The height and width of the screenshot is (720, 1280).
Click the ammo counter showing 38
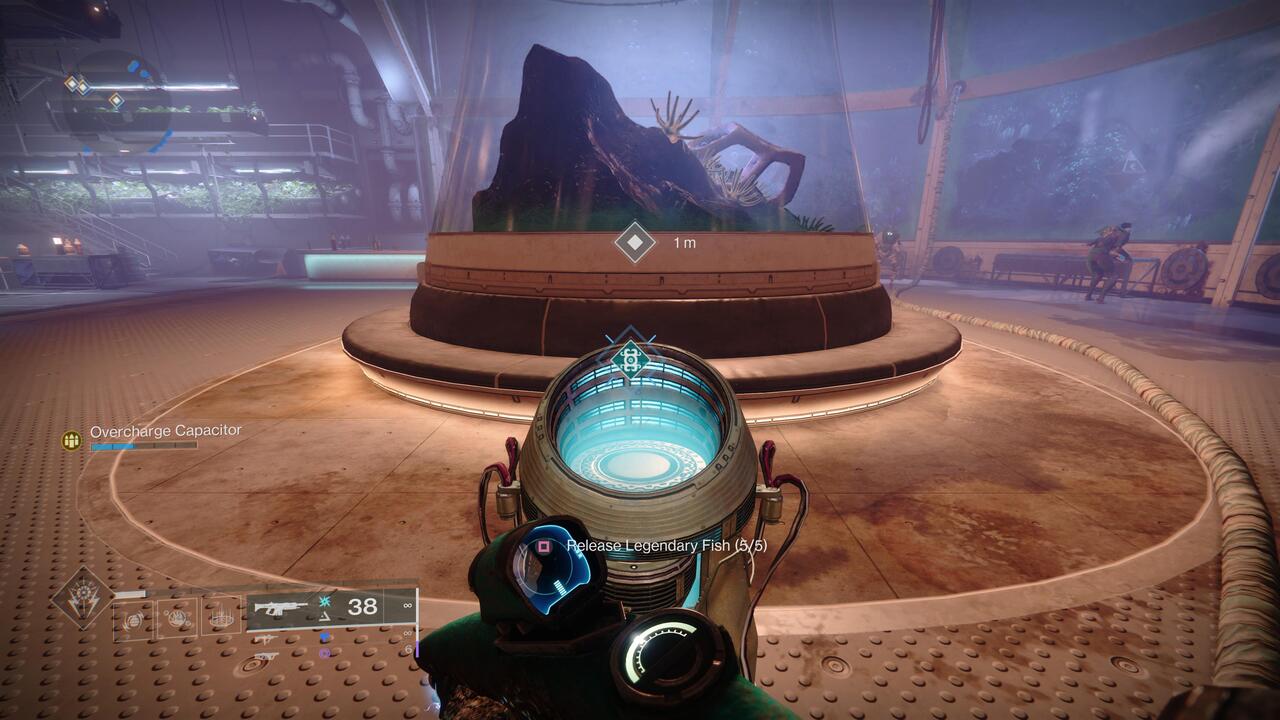click(362, 606)
